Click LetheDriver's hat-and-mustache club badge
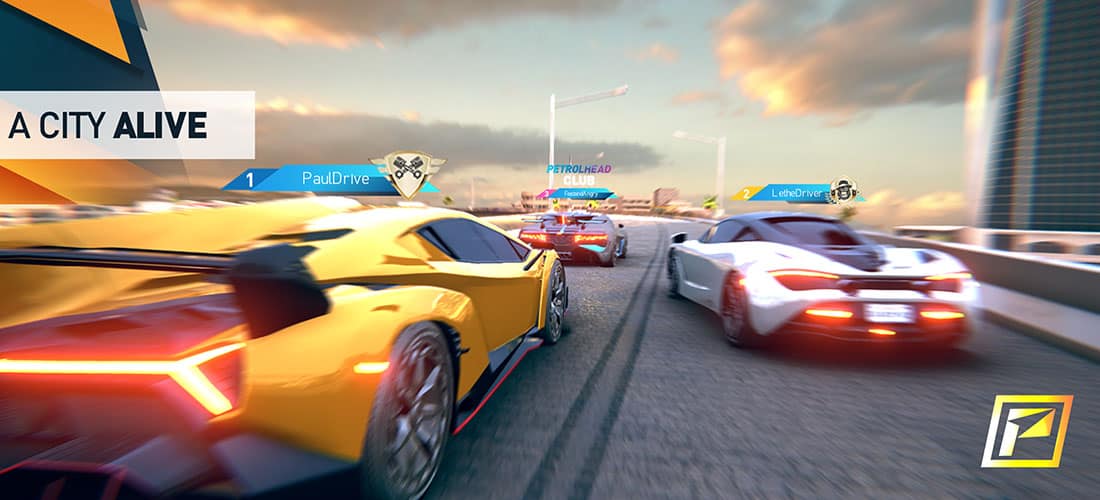Viewport: 1100px width, 500px height. (843, 189)
